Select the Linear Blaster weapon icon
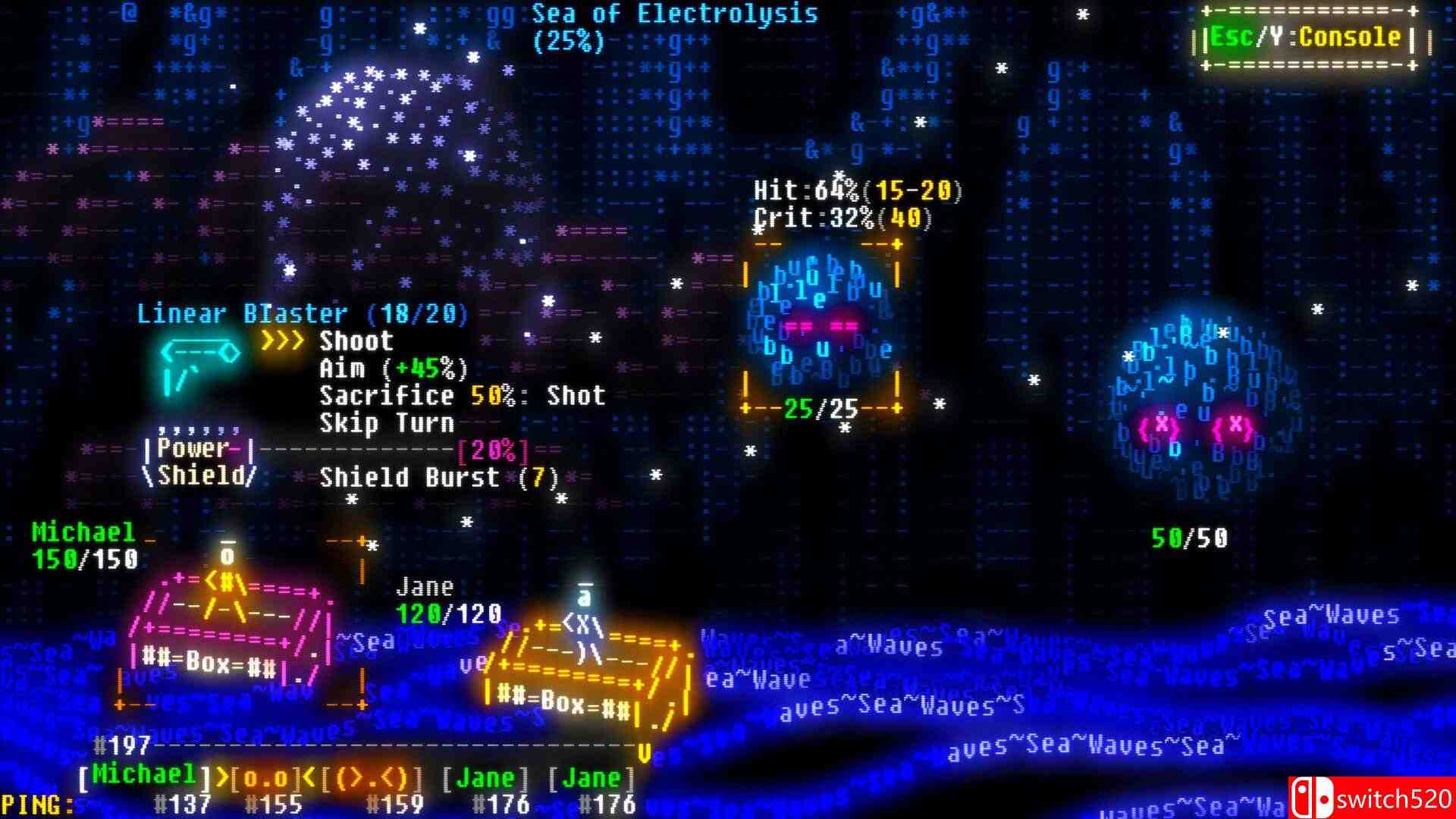Image resolution: width=1456 pixels, height=819 pixels. [199, 364]
